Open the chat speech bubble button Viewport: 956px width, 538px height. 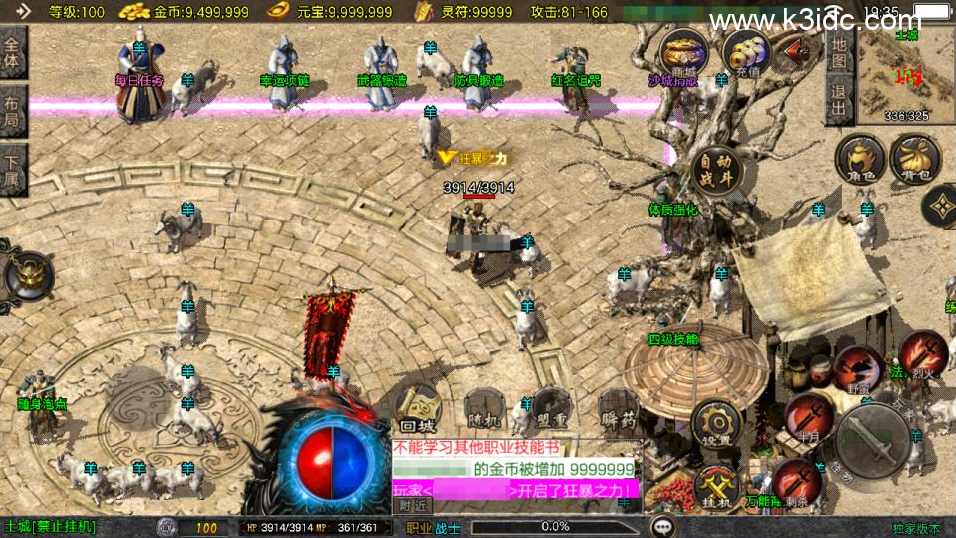click(x=662, y=526)
